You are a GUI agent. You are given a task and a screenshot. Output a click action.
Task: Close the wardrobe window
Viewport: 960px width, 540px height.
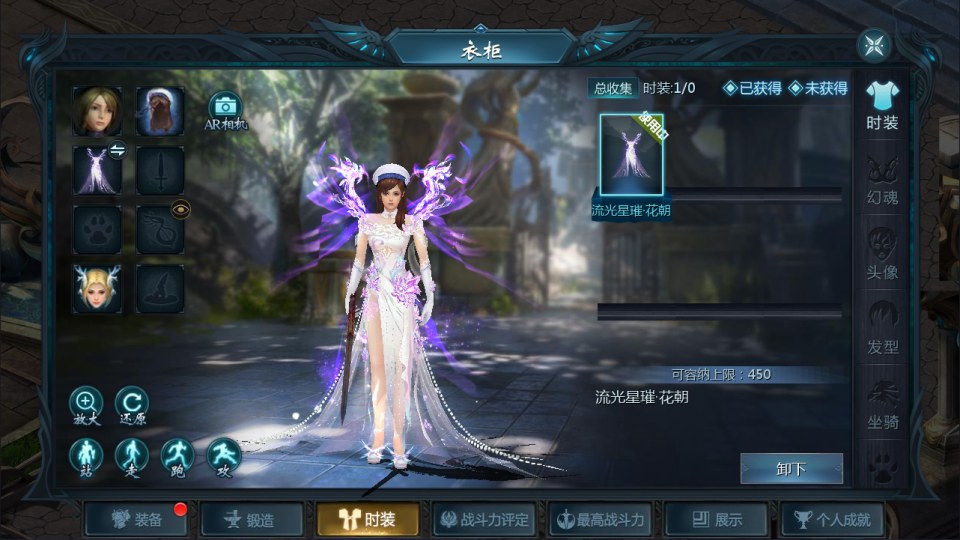(x=874, y=45)
